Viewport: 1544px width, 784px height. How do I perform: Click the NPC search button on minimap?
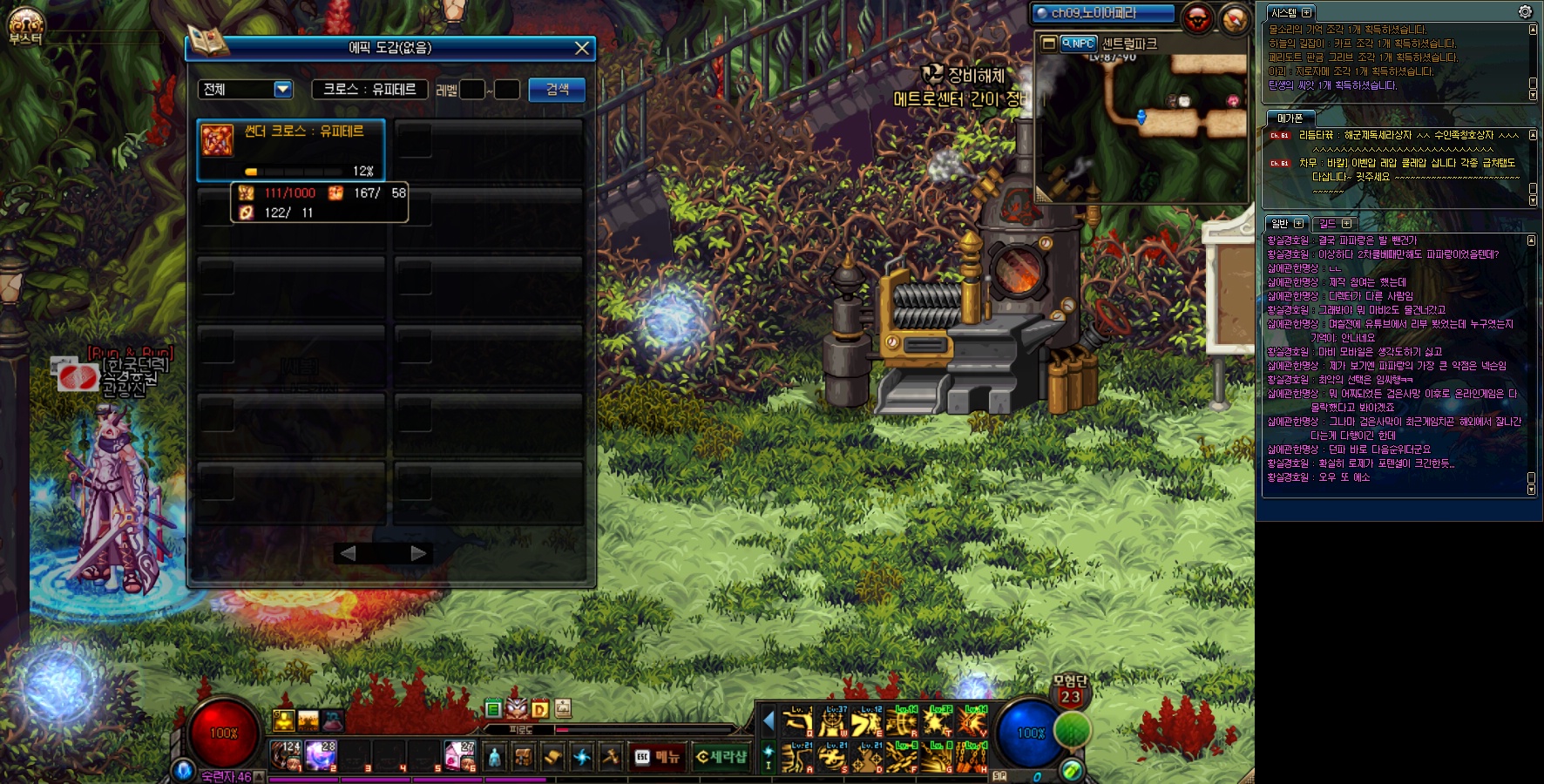click(x=1079, y=44)
